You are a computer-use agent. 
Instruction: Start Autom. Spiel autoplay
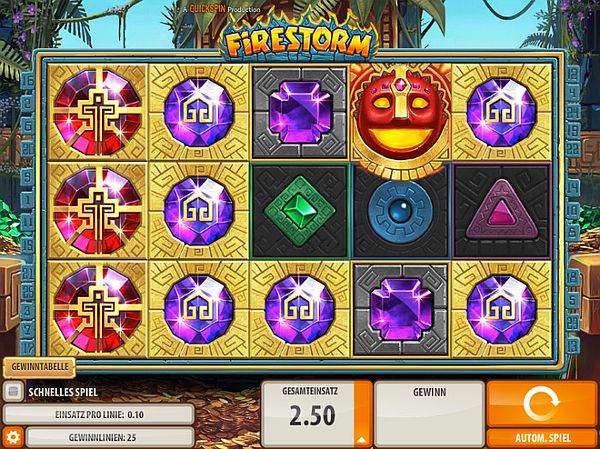(543, 439)
